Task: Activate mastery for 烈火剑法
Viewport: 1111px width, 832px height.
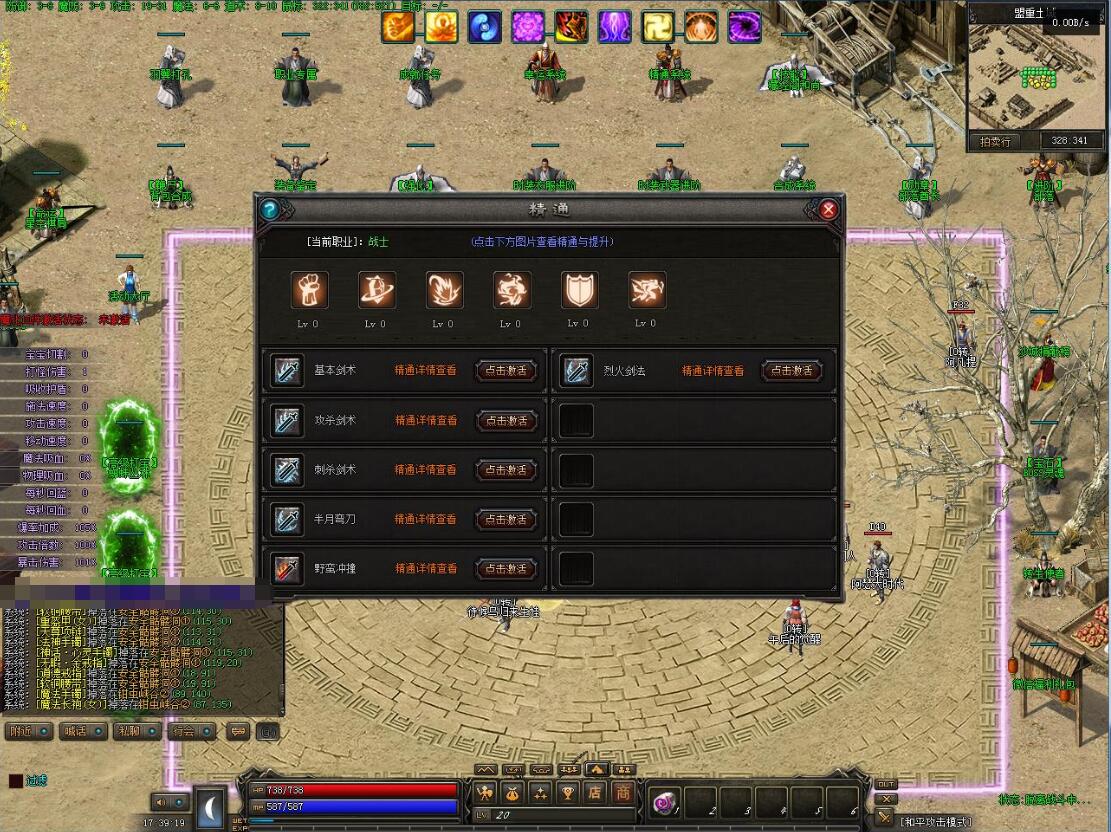Action: [x=793, y=371]
